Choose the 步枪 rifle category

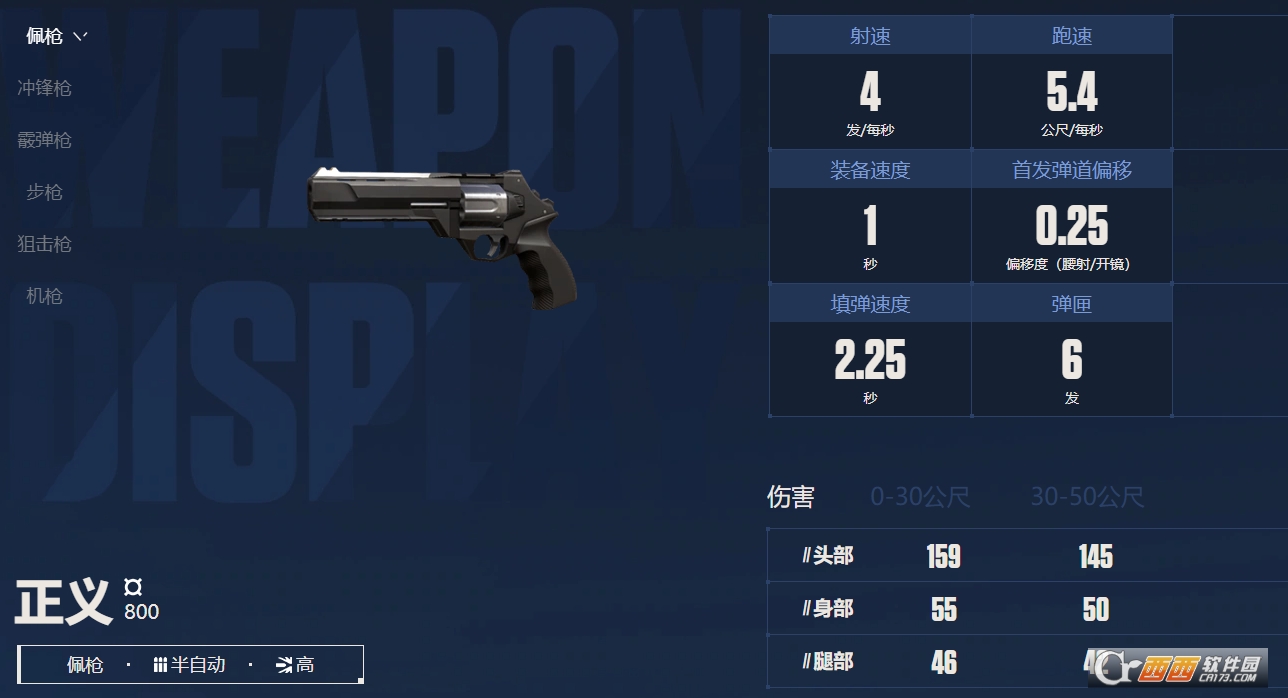tap(45, 192)
